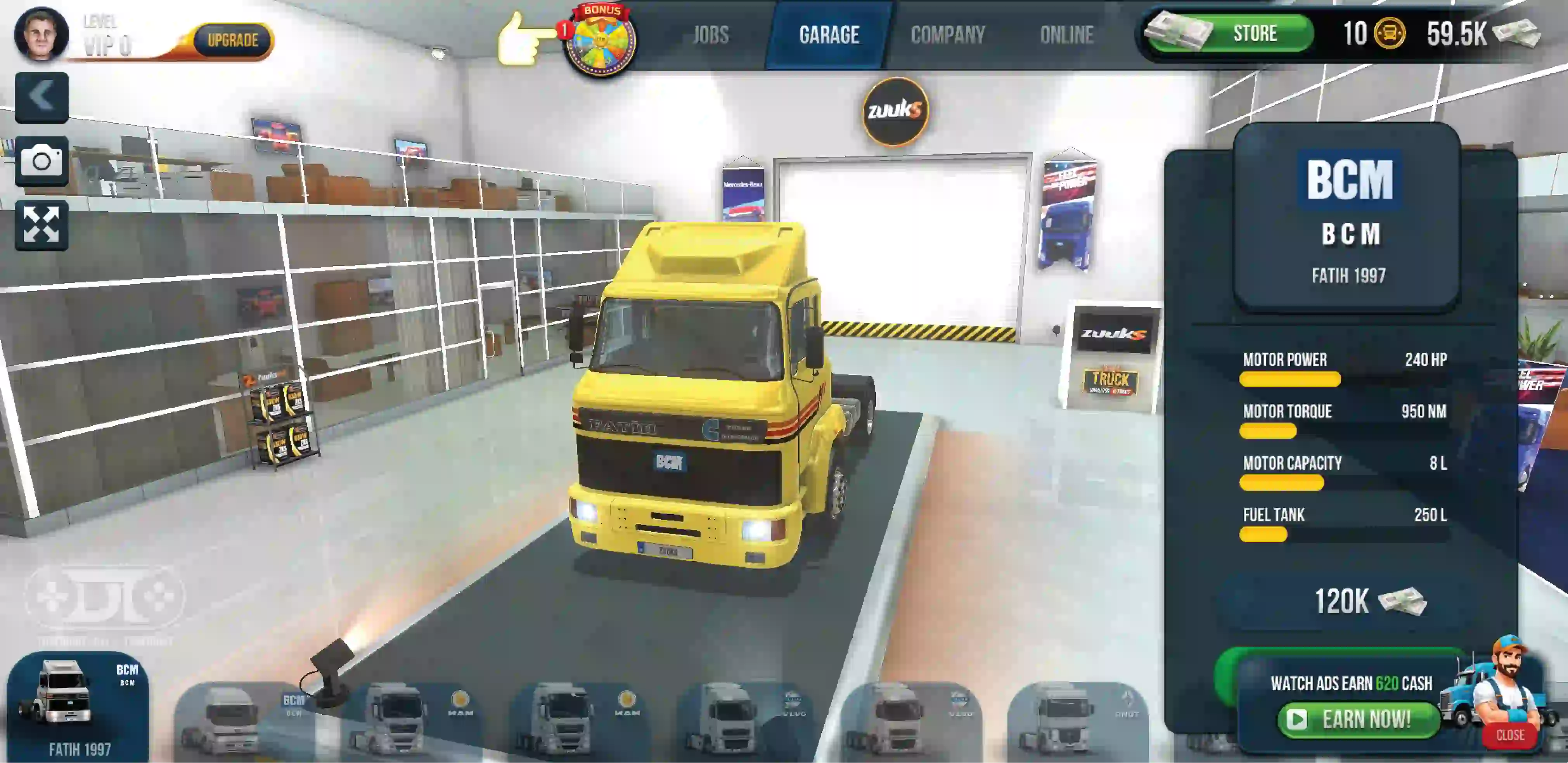Choose the RNUT truck thumbnail

point(1077,721)
